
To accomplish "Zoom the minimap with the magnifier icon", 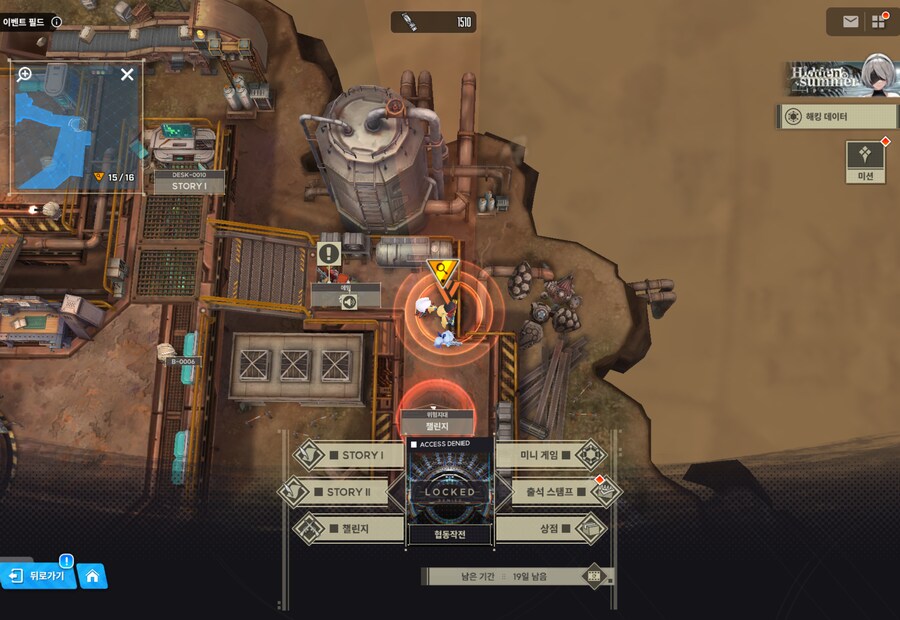I will [25, 74].
